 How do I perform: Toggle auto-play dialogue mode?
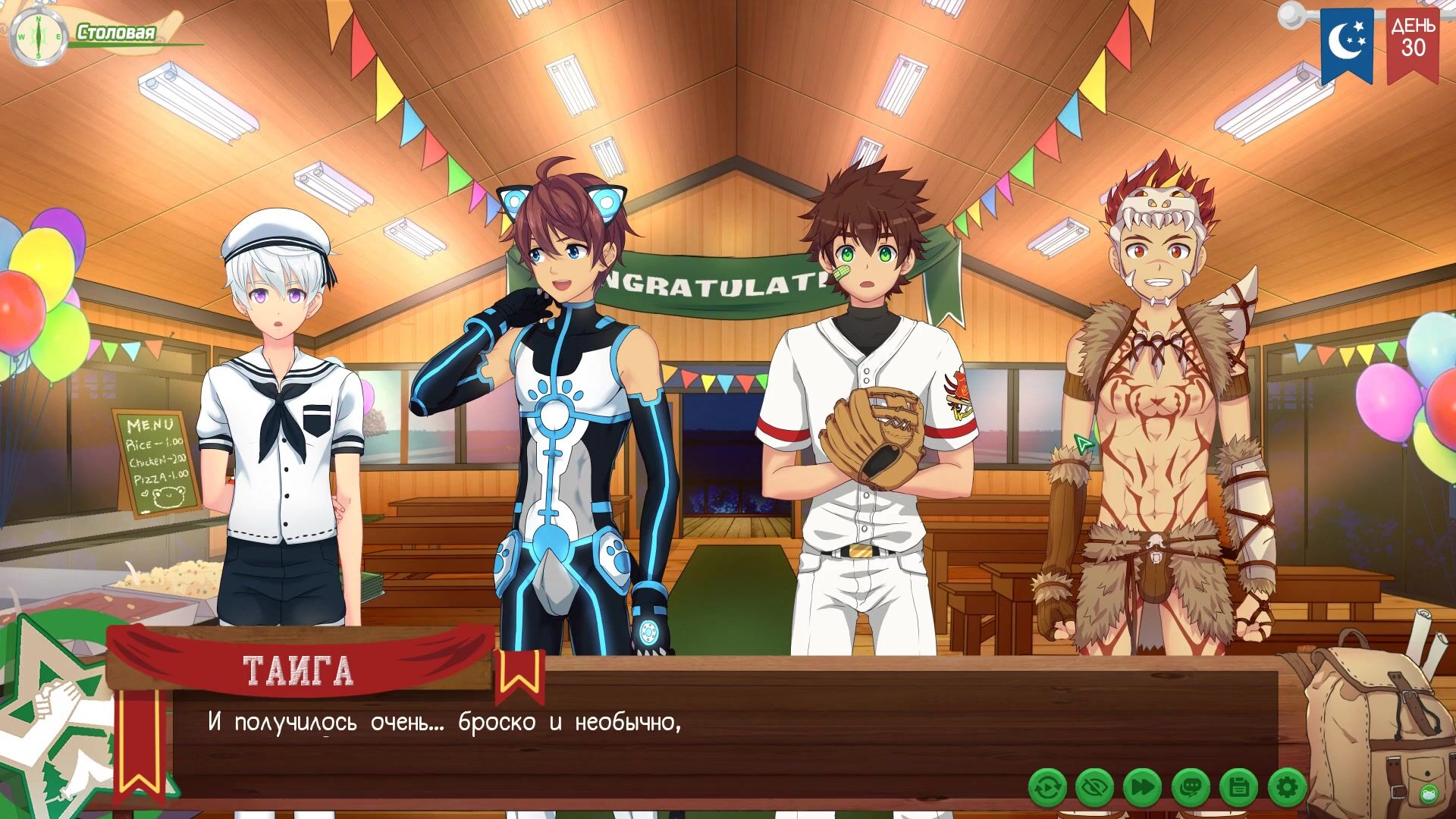point(1047,789)
